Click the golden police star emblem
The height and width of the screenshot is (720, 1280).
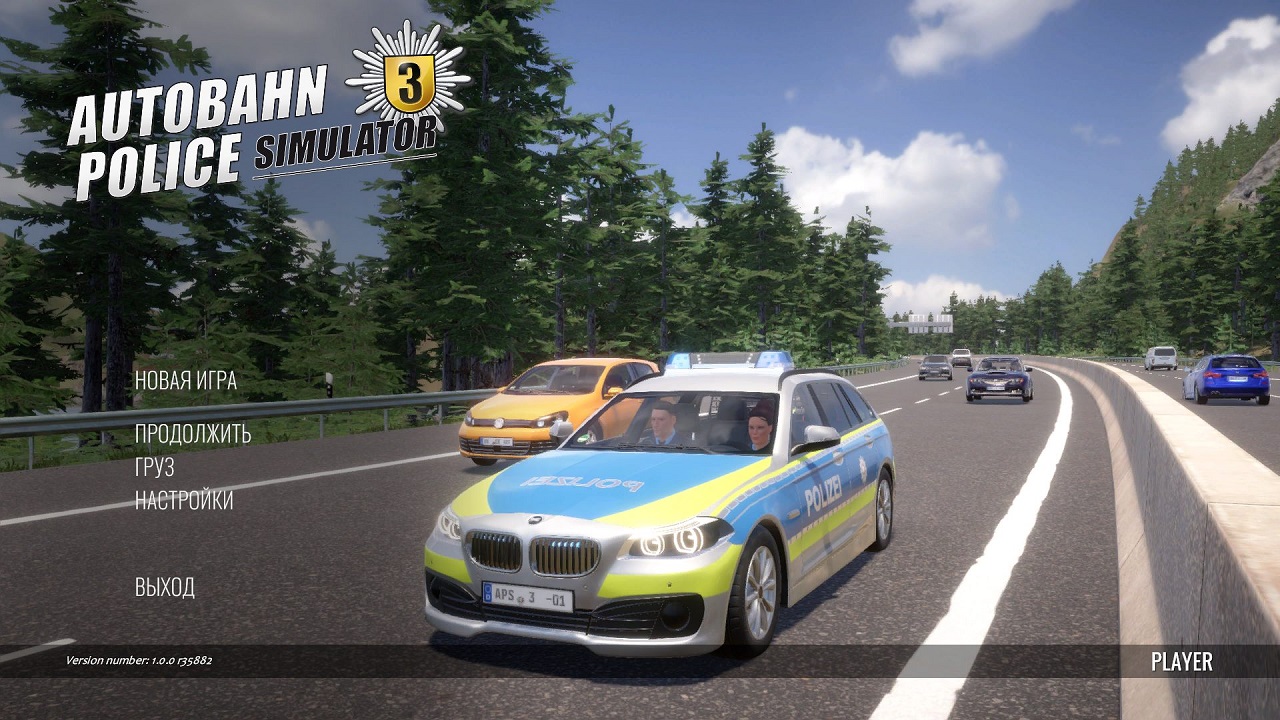(x=404, y=78)
